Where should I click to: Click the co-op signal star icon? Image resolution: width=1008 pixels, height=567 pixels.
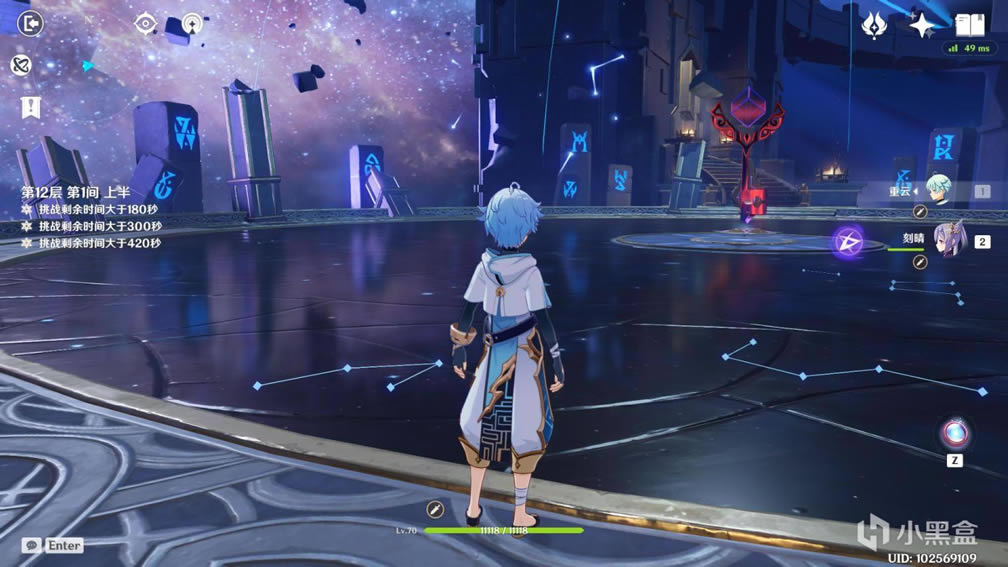191,22
